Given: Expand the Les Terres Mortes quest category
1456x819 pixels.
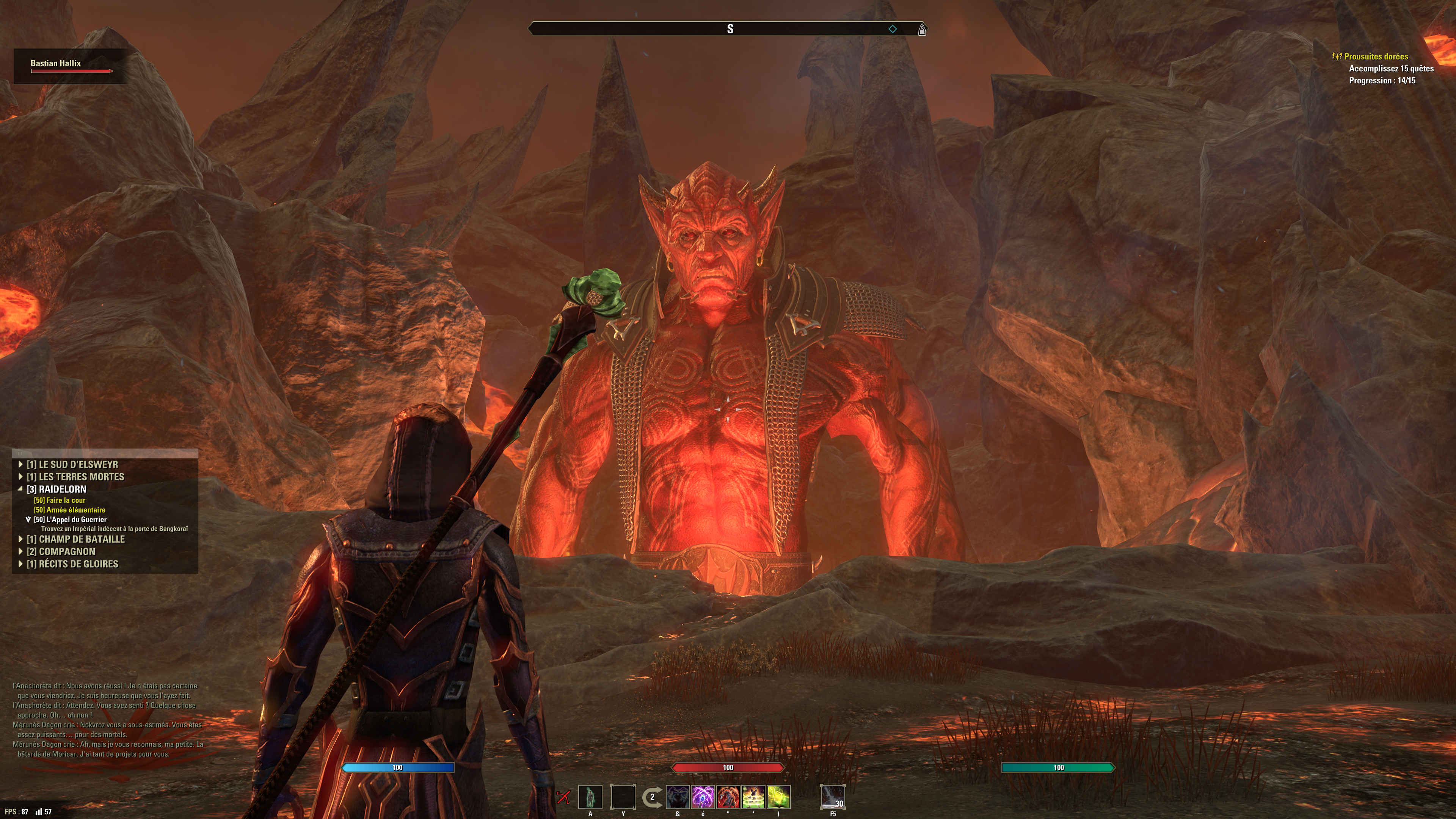Looking at the screenshot, I should [75, 477].
